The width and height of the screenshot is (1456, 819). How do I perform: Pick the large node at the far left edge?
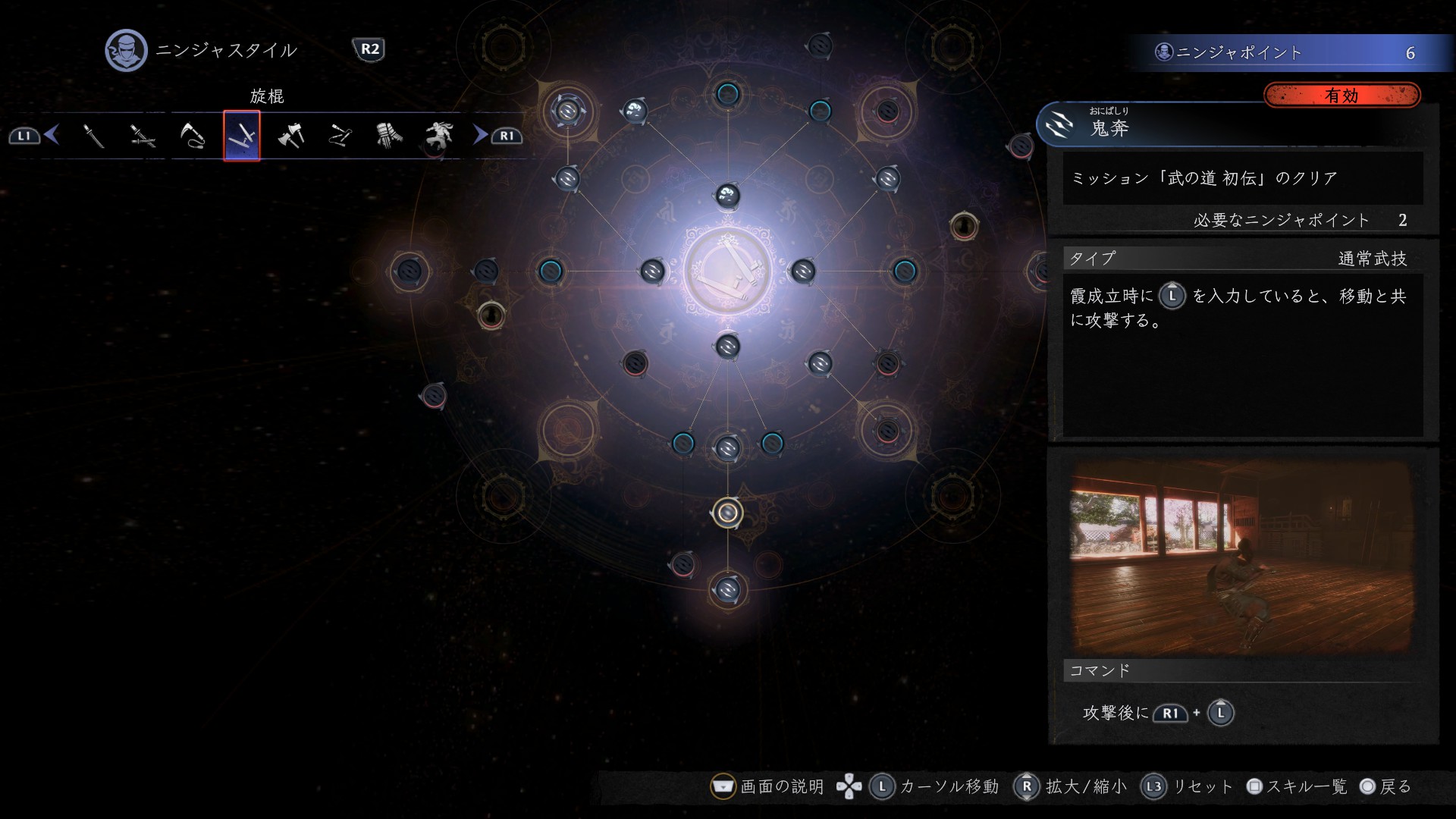pos(409,271)
